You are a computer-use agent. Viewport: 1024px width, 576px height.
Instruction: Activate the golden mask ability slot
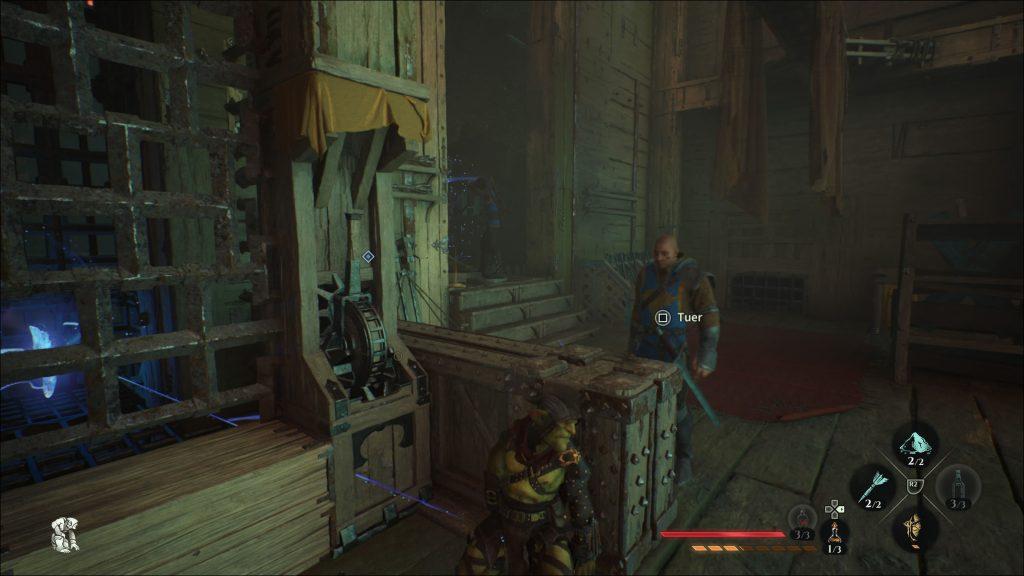[912, 526]
